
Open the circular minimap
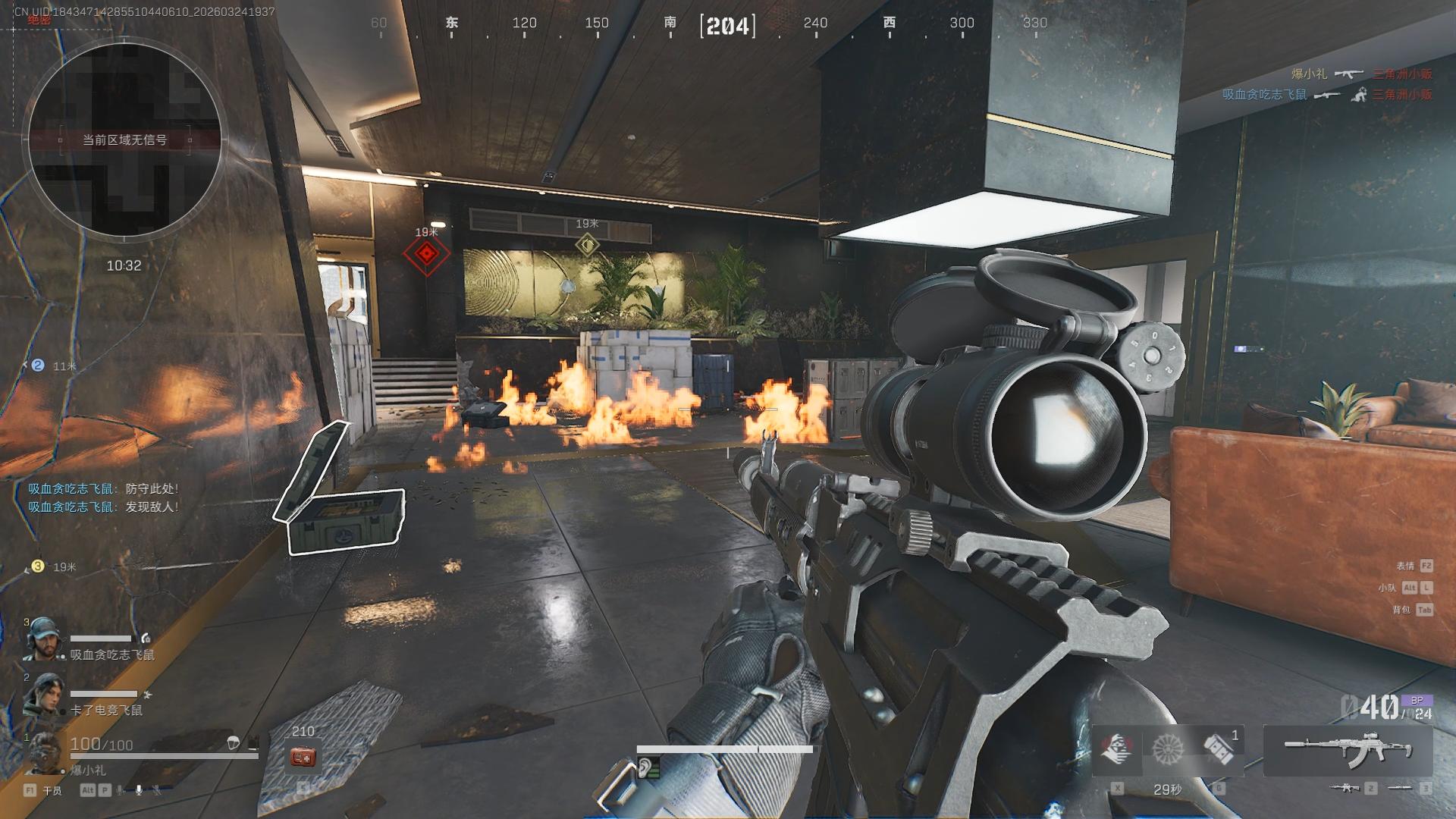125,139
